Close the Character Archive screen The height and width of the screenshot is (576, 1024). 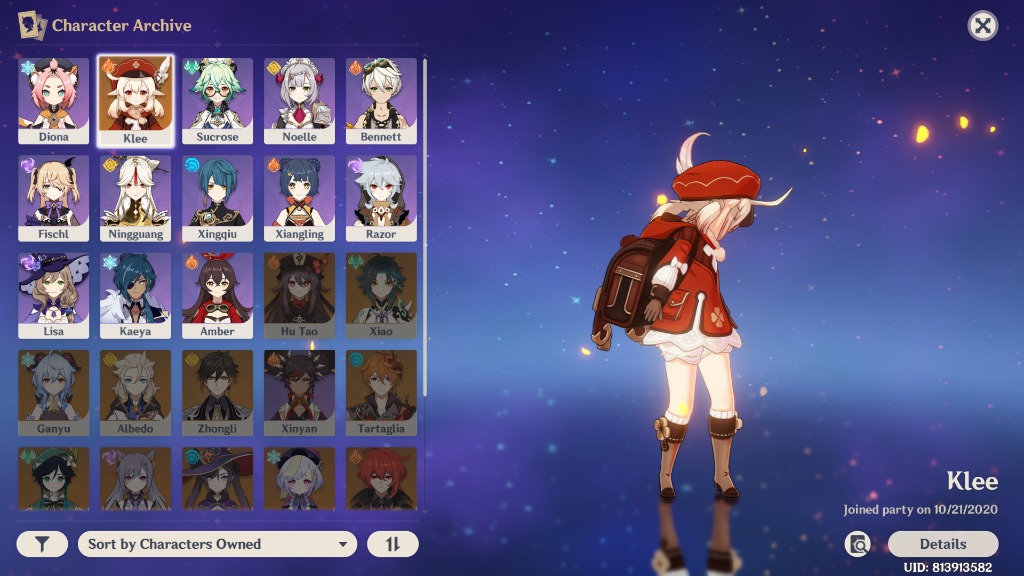(983, 26)
